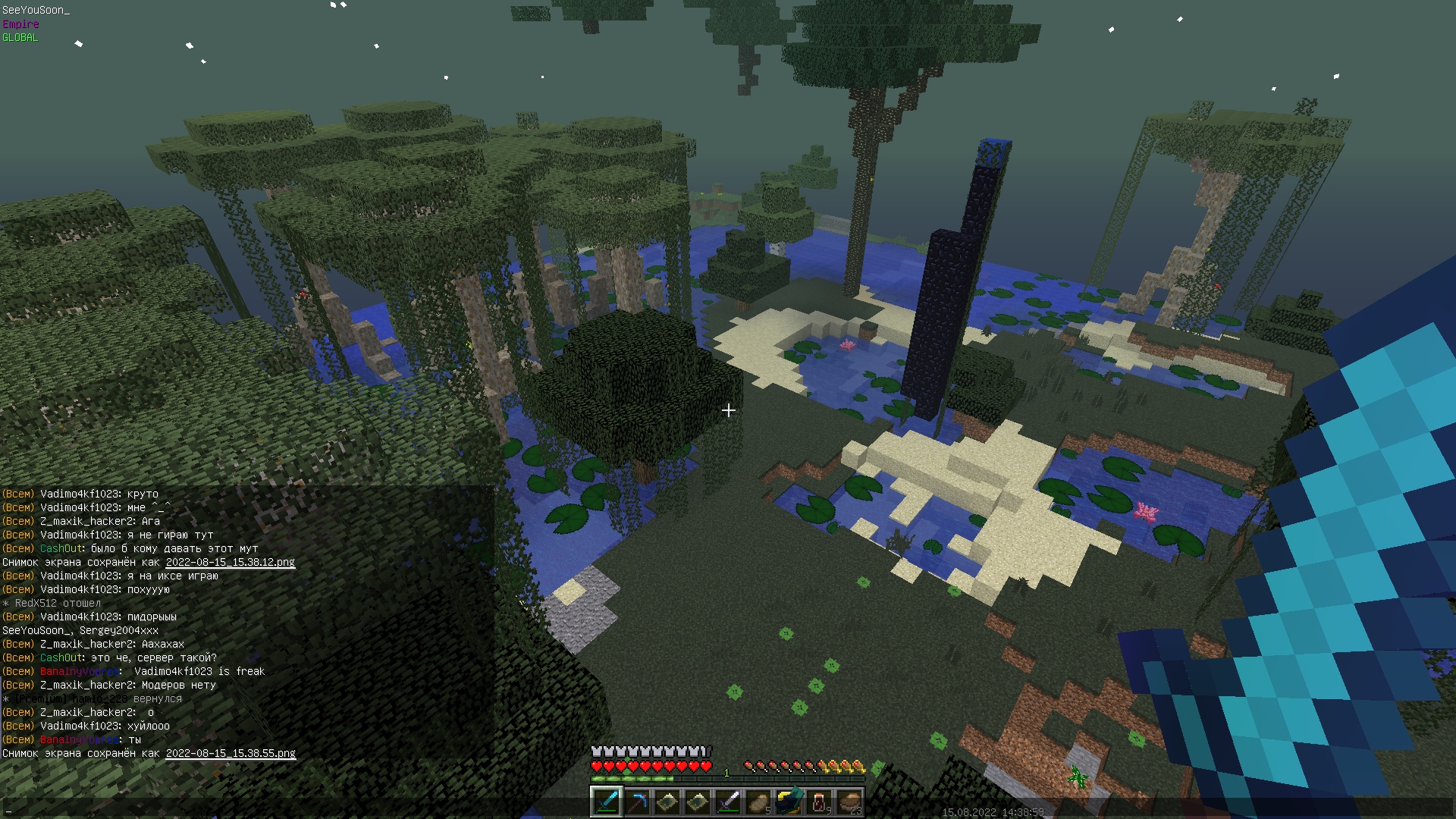The width and height of the screenshot is (1456, 819).
Task: Select the diamond sword hotbar slot
Action: [607, 802]
